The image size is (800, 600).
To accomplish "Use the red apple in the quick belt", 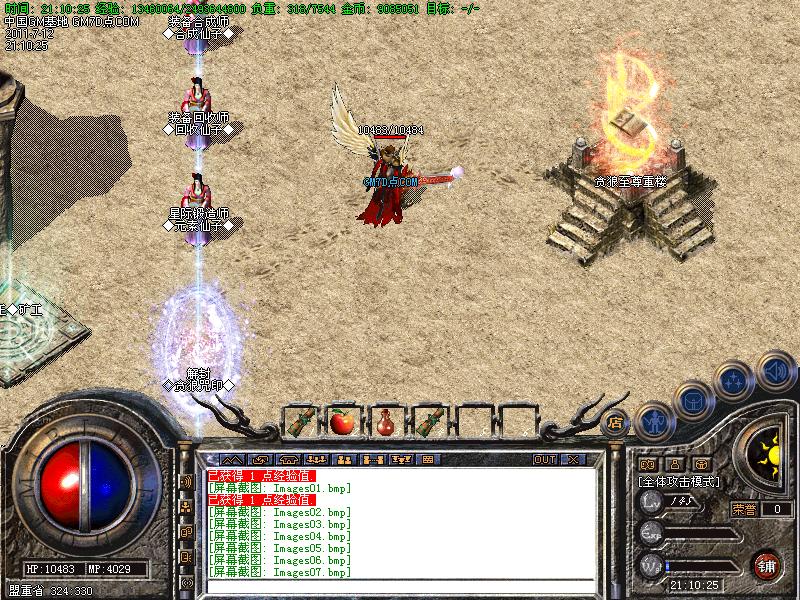I will [342, 421].
